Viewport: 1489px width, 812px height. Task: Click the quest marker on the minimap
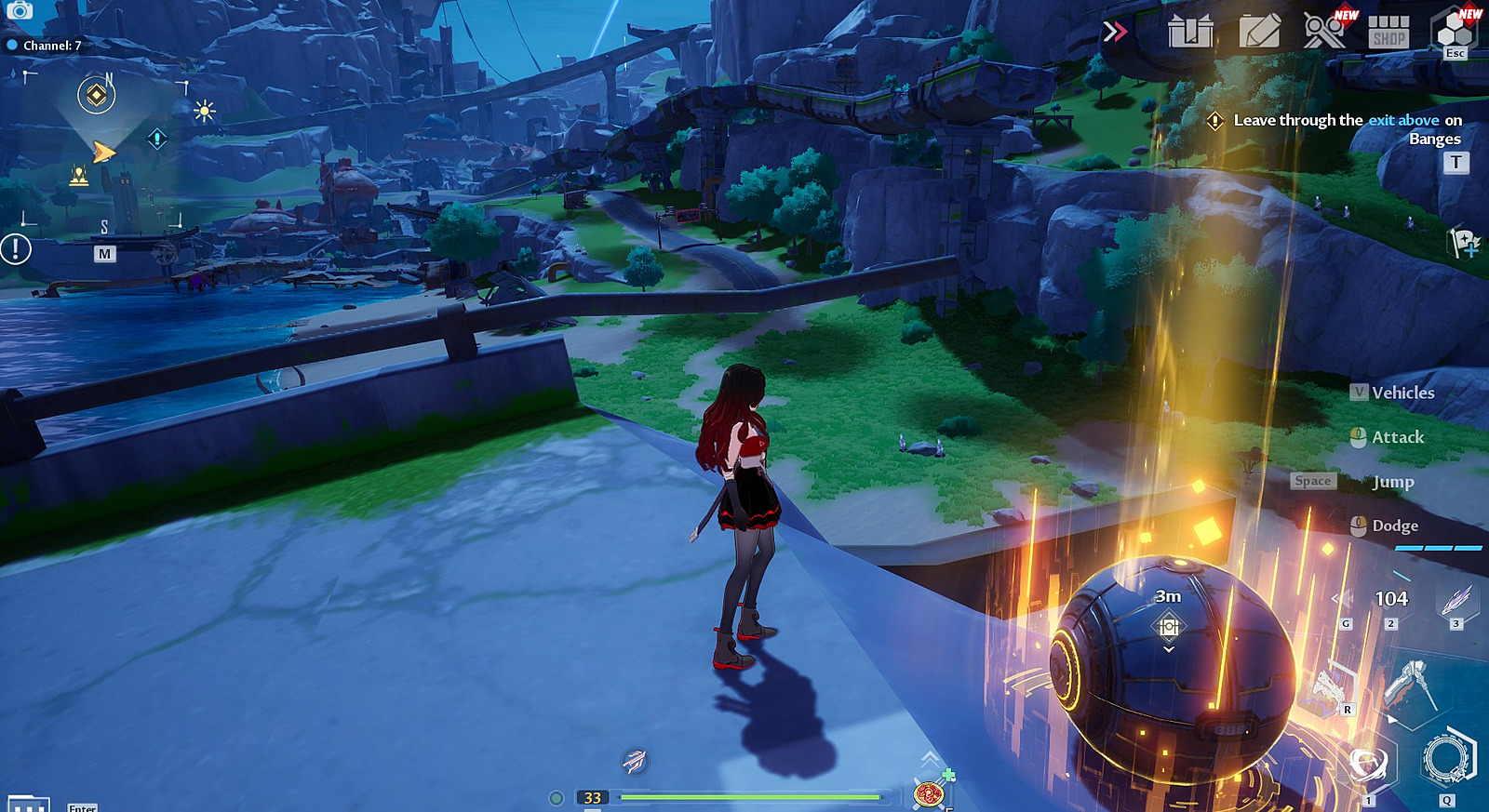(96, 95)
